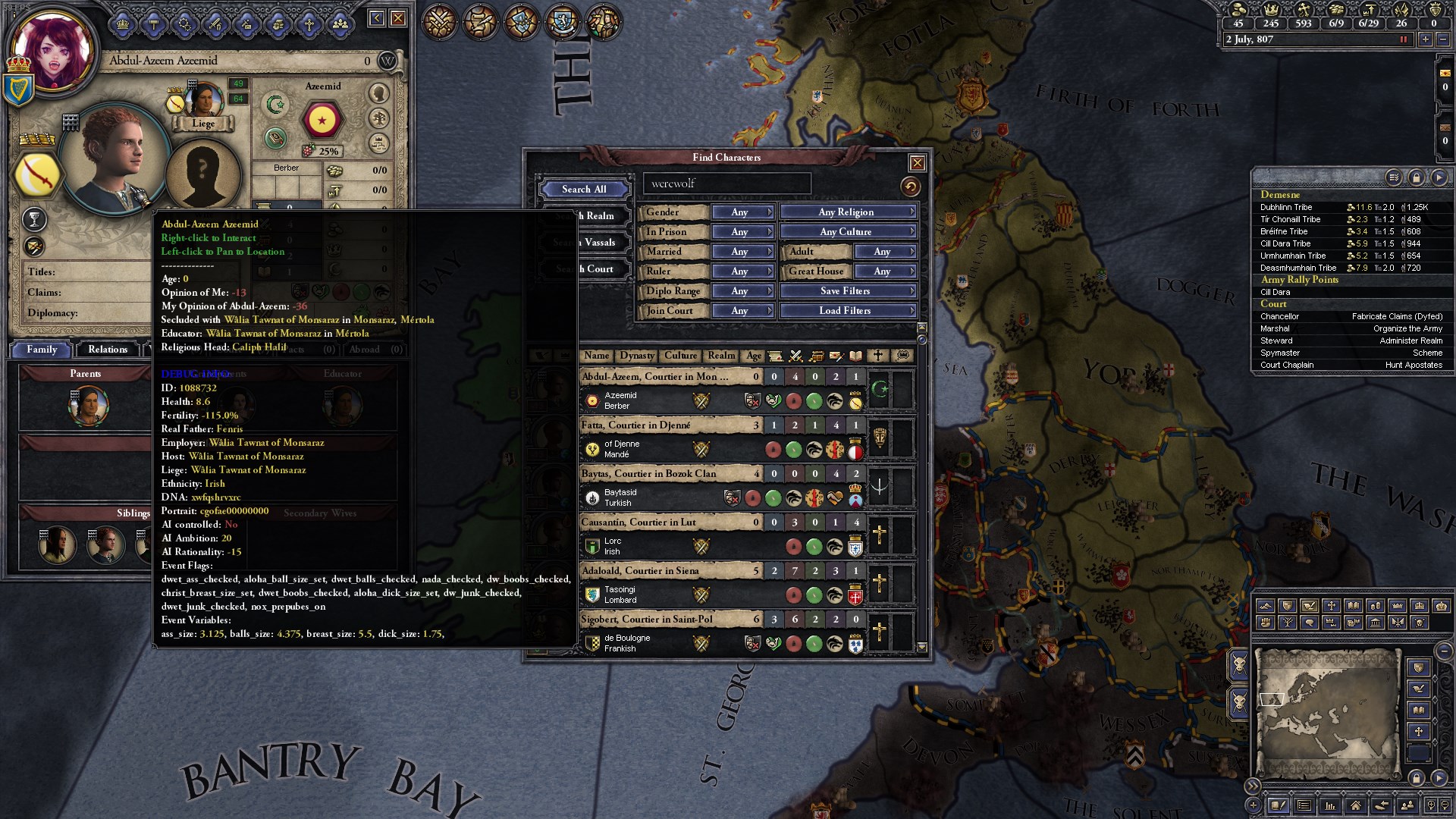The height and width of the screenshot is (819, 1456).
Task: Open the Military view with the crossed swords icon
Action: pos(438,21)
